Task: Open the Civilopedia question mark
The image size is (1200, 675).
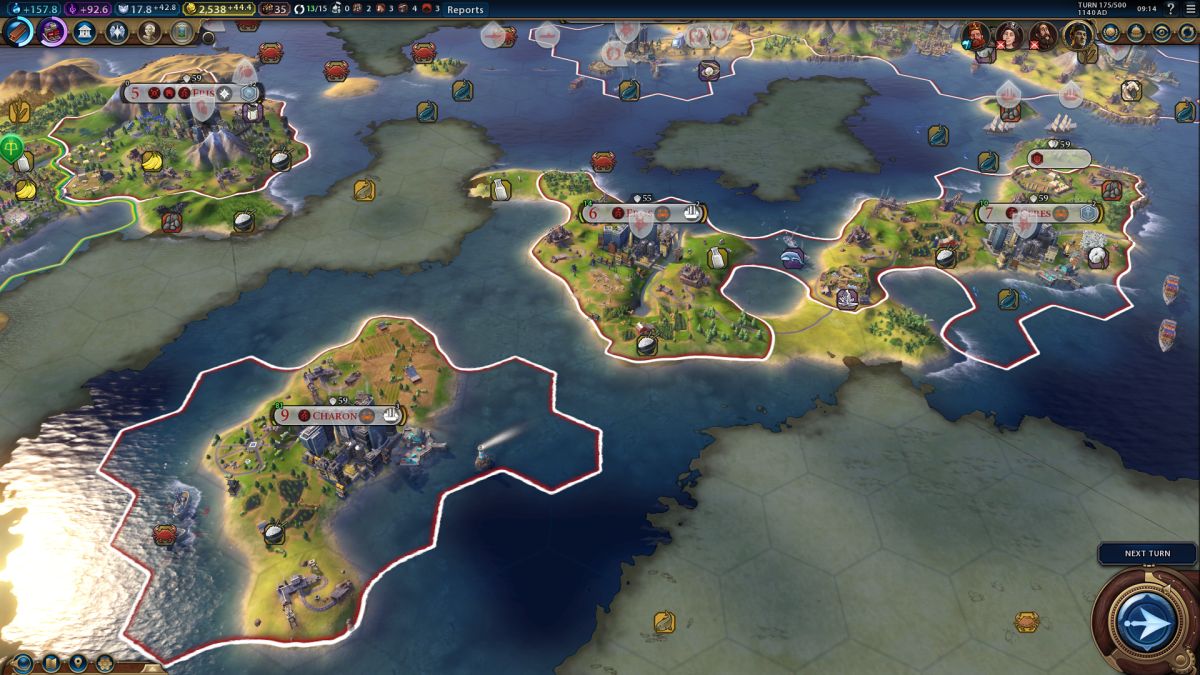Action: [1170, 9]
